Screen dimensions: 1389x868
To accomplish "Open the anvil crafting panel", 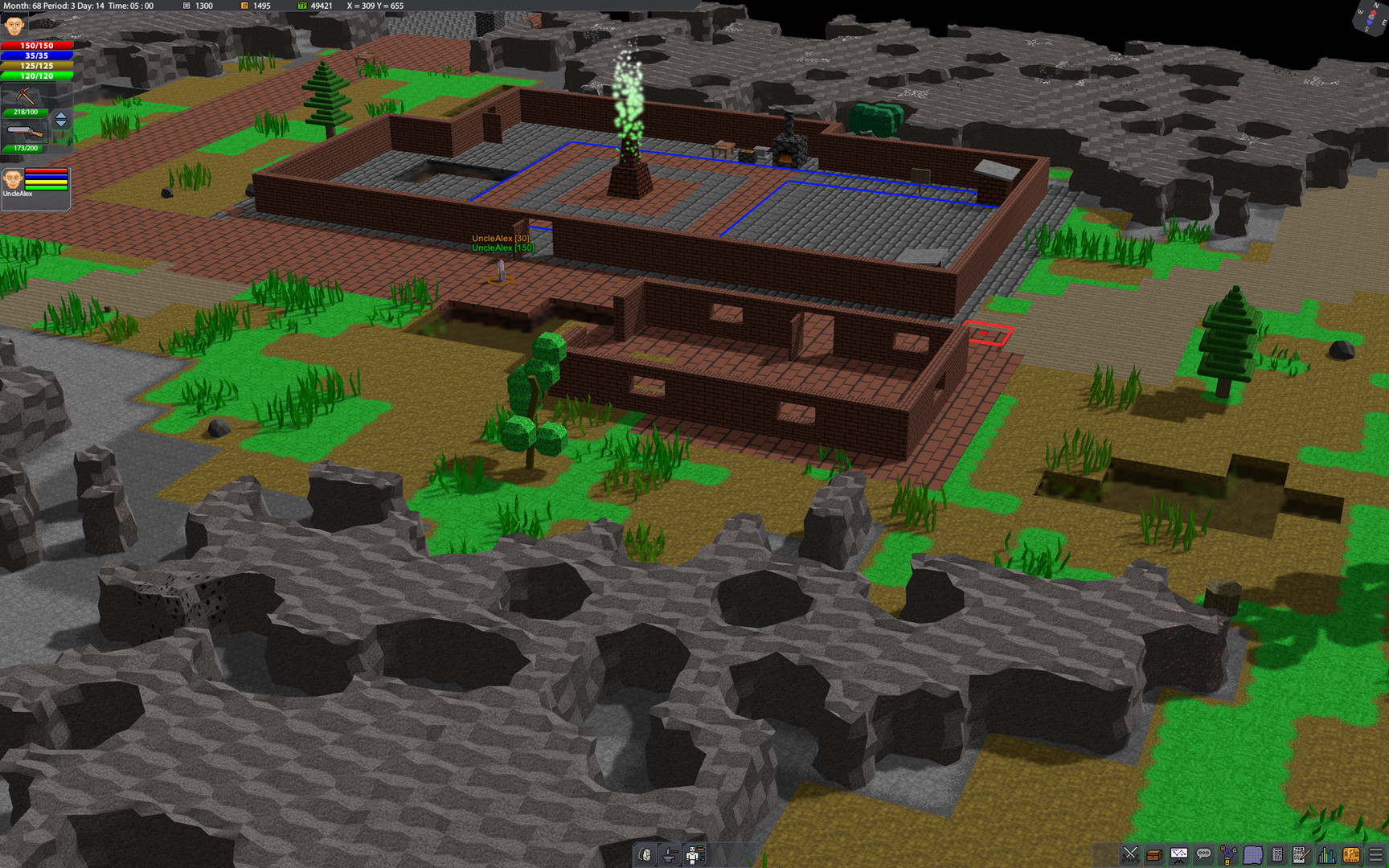I will (670, 854).
